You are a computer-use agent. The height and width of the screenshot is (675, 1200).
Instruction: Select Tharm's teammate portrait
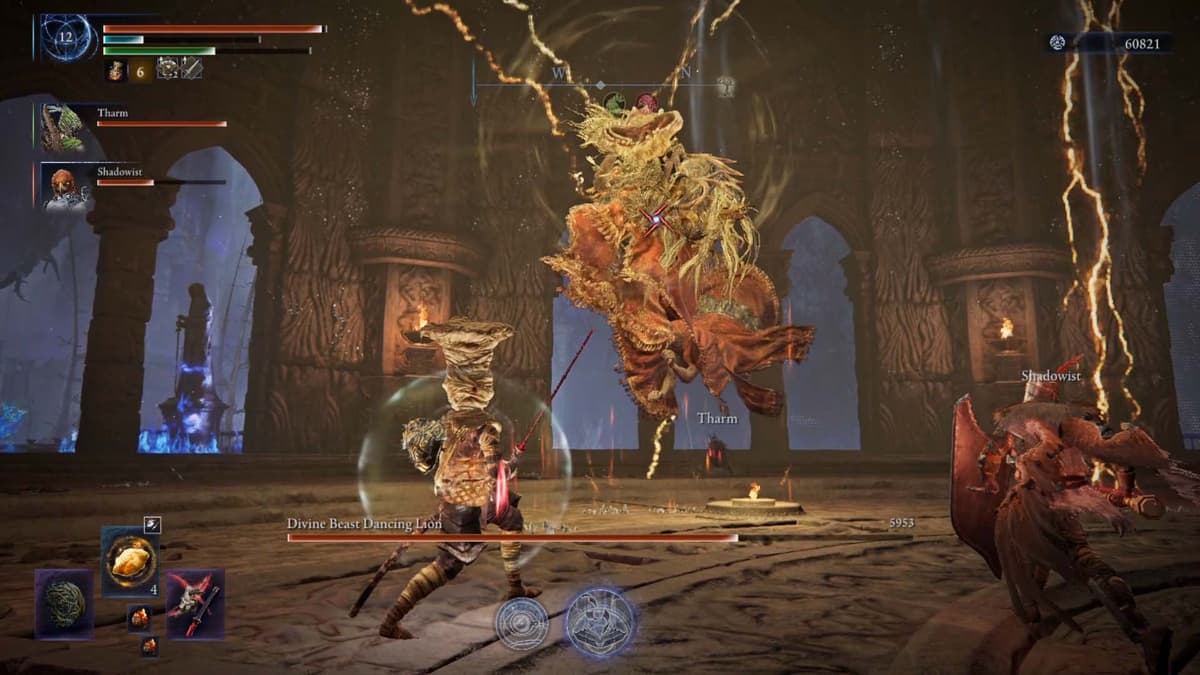(63, 128)
